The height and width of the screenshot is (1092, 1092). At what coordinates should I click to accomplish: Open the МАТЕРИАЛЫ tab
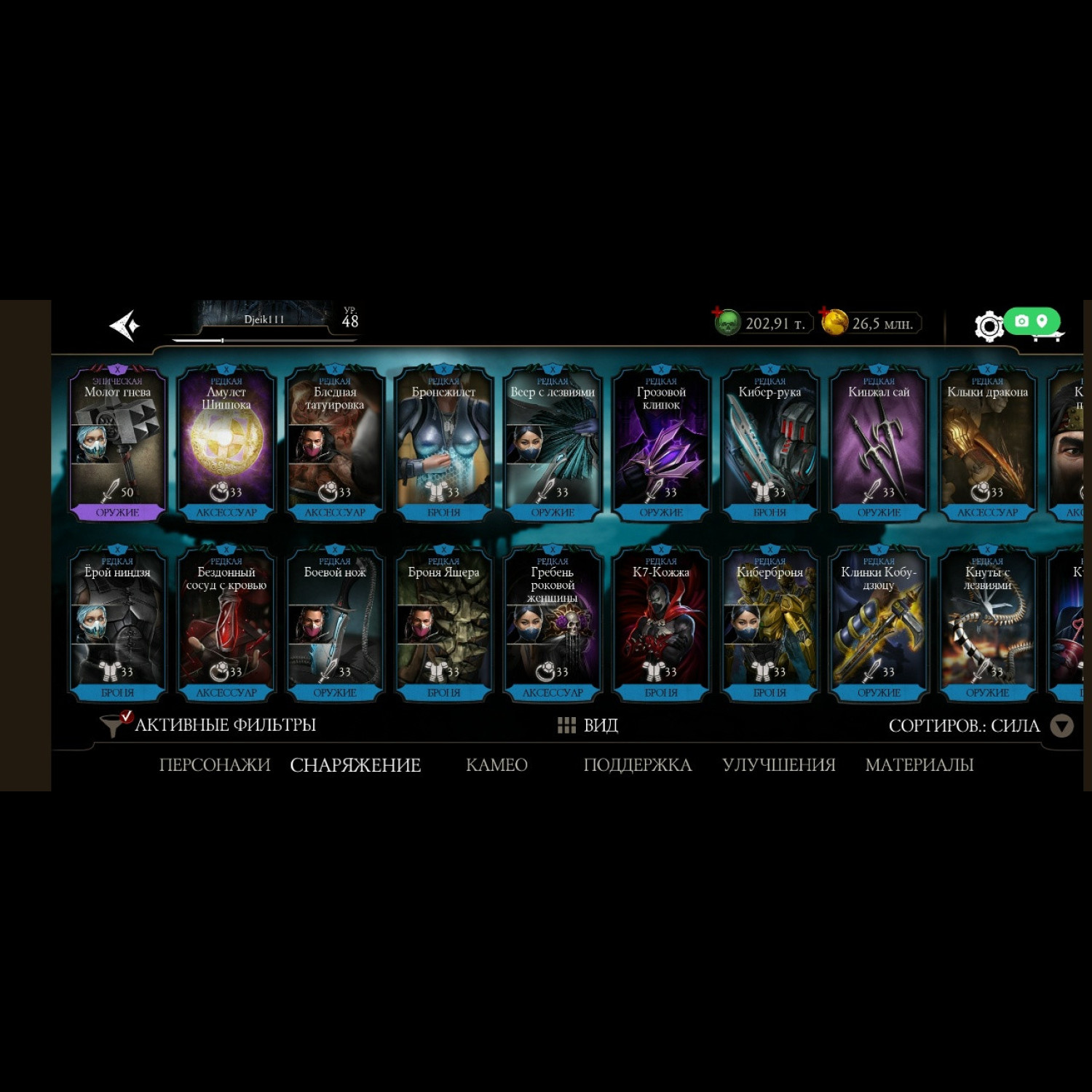point(919,765)
